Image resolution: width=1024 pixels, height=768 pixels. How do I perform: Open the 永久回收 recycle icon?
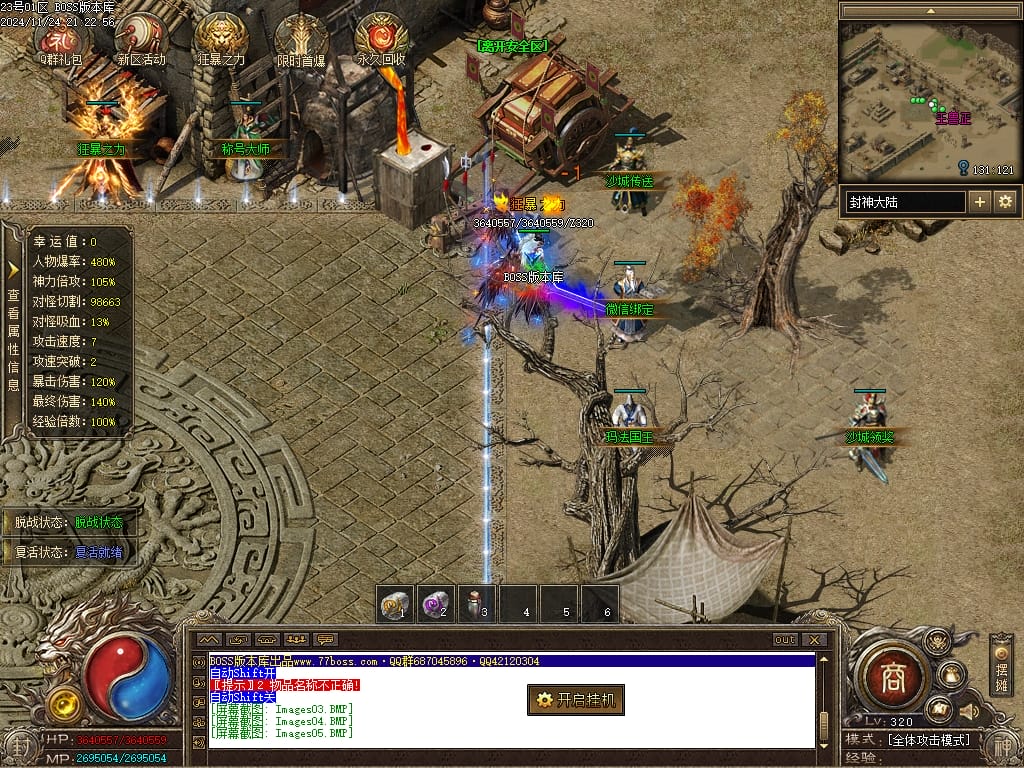381,38
